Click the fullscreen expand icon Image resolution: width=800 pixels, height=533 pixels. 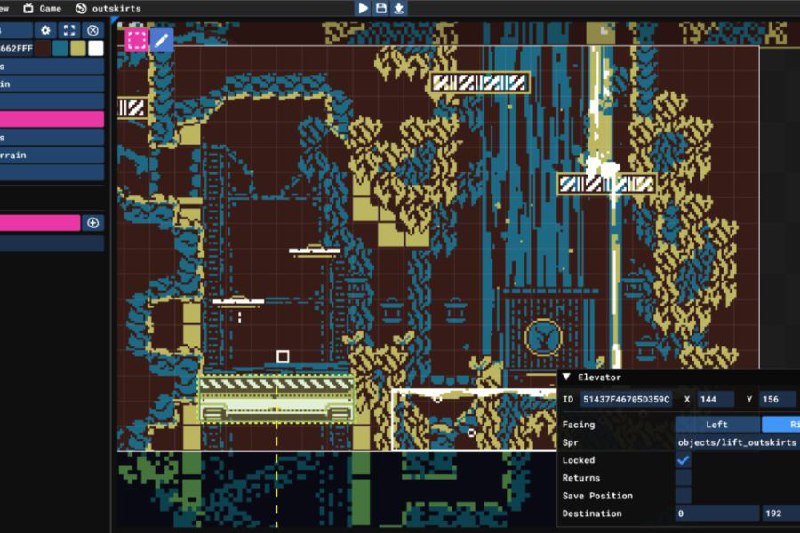[69, 31]
